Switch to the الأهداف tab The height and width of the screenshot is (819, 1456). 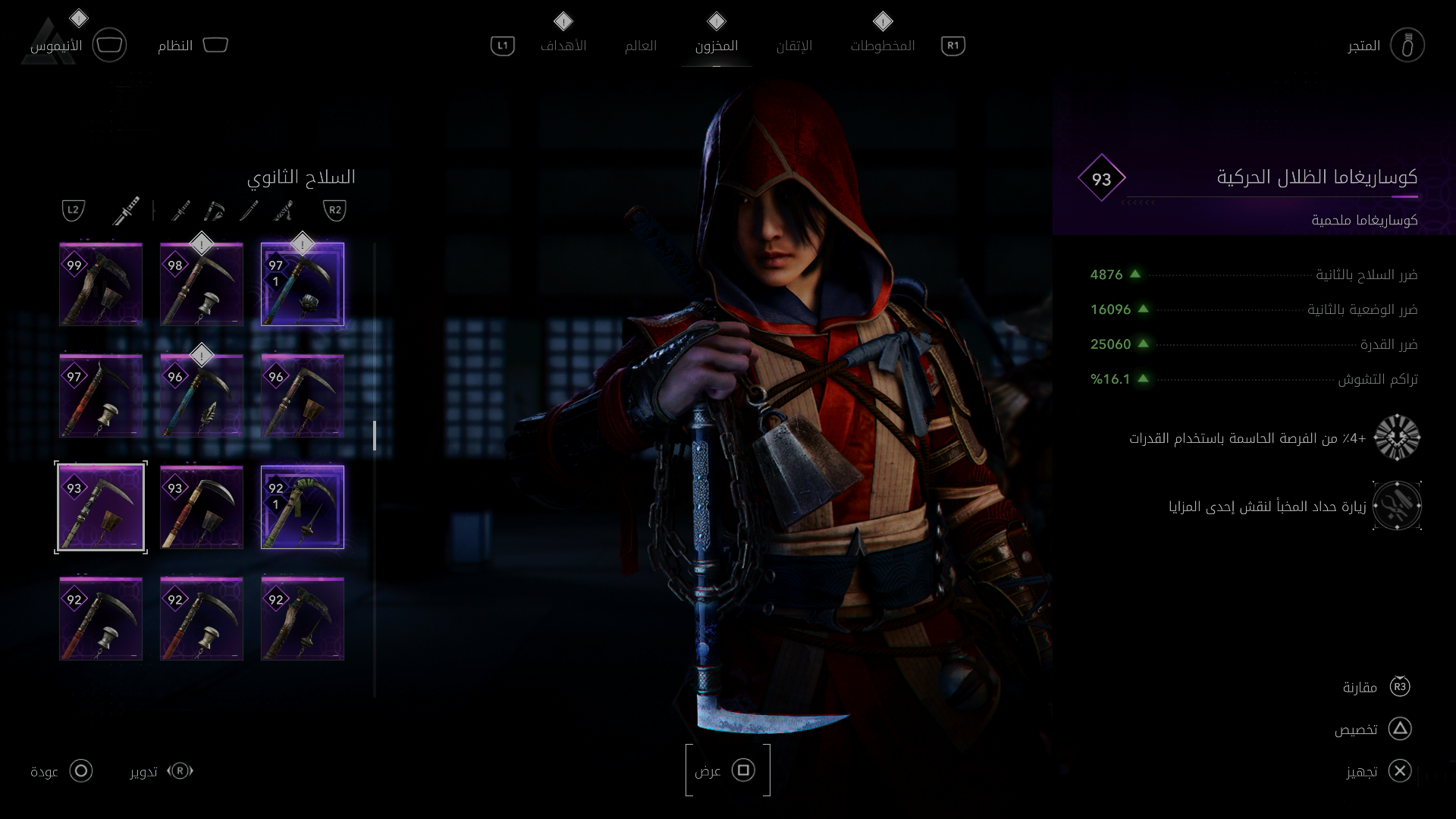click(x=563, y=45)
